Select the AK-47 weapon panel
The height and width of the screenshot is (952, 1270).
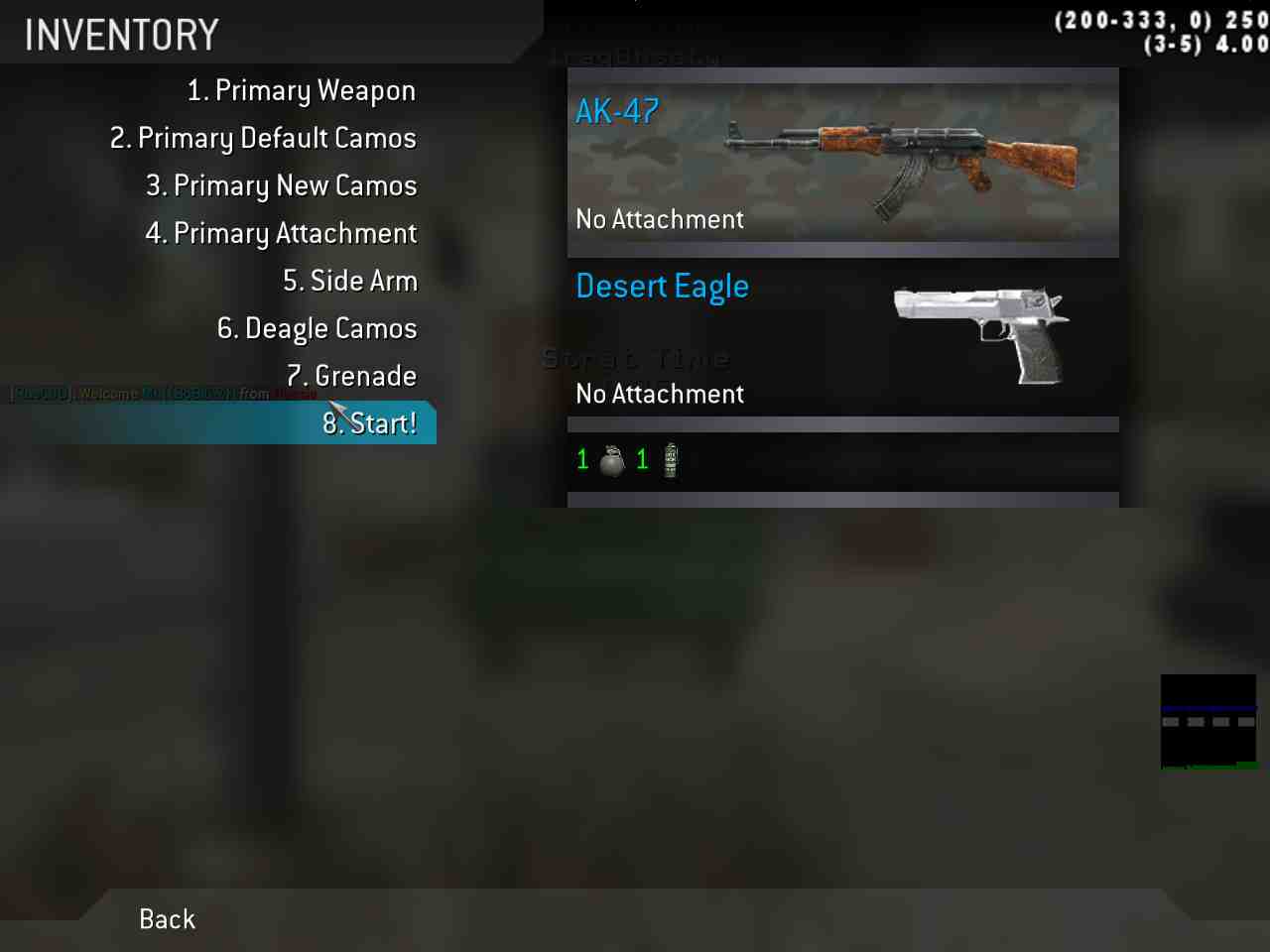coord(842,163)
